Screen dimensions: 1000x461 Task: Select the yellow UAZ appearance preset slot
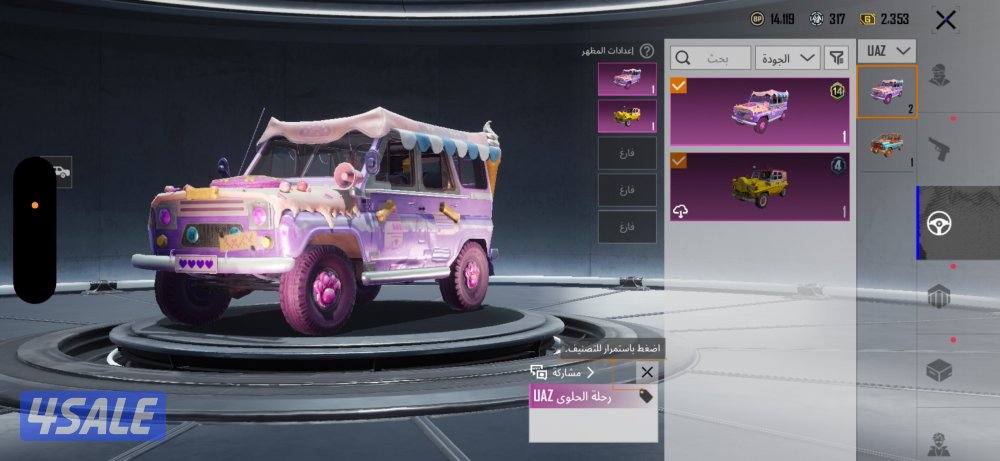[627, 116]
